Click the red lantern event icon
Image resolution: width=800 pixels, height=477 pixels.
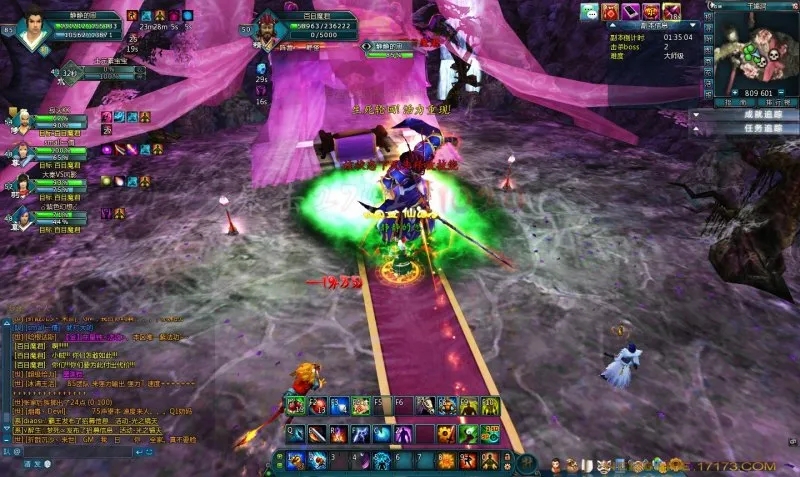click(654, 12)
